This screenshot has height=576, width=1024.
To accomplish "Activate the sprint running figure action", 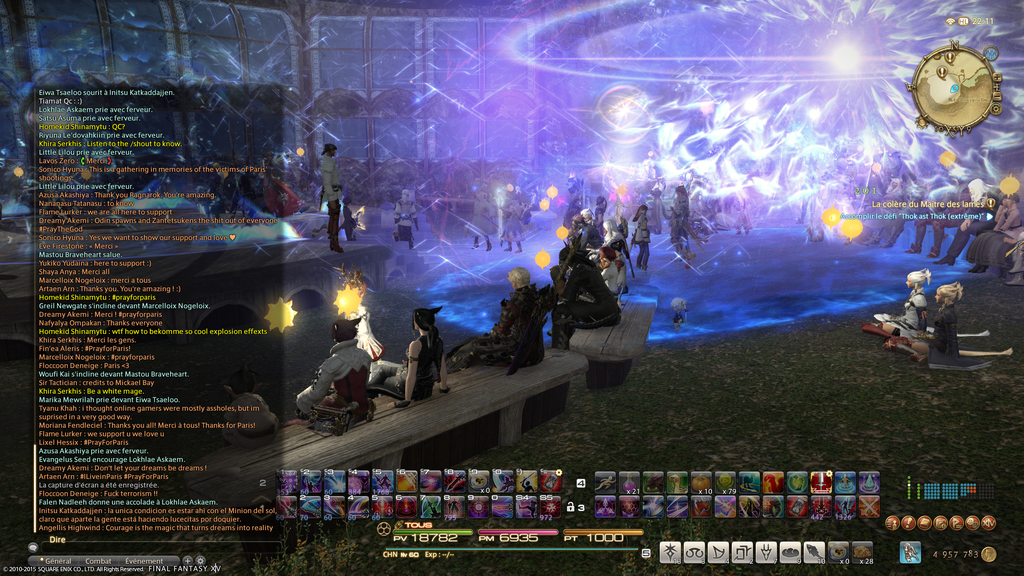I will tap(605, 482).
